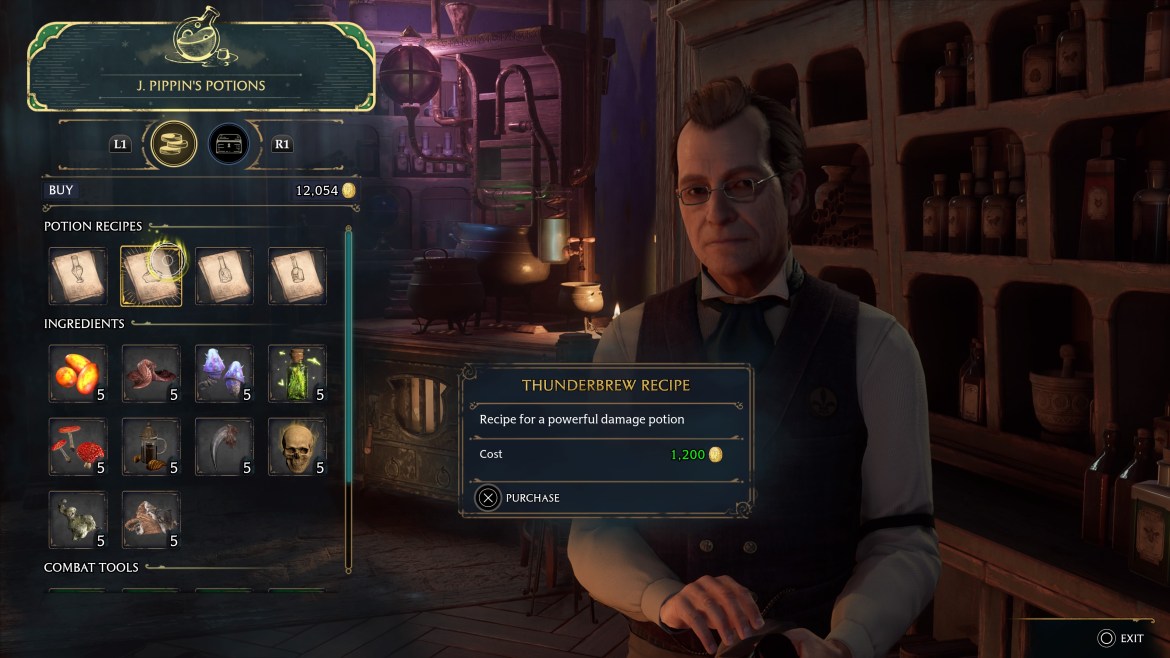Select the skull ingredient slot

(x=297, y=447)
